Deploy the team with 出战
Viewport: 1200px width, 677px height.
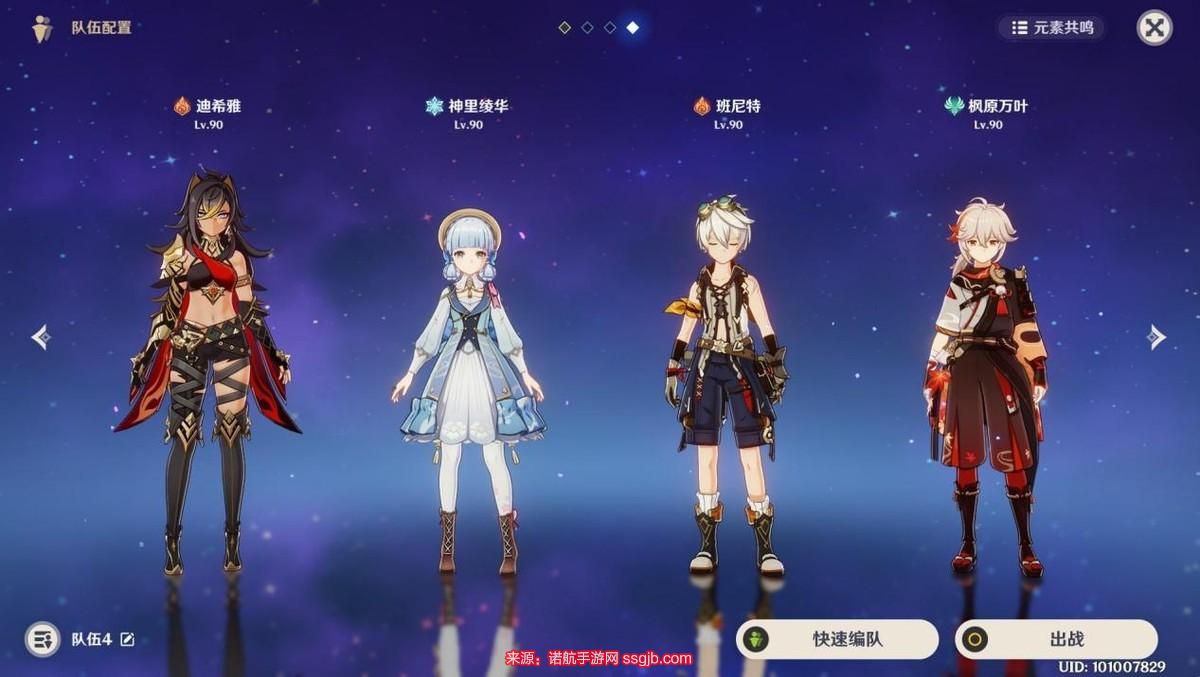[1056, 639]
